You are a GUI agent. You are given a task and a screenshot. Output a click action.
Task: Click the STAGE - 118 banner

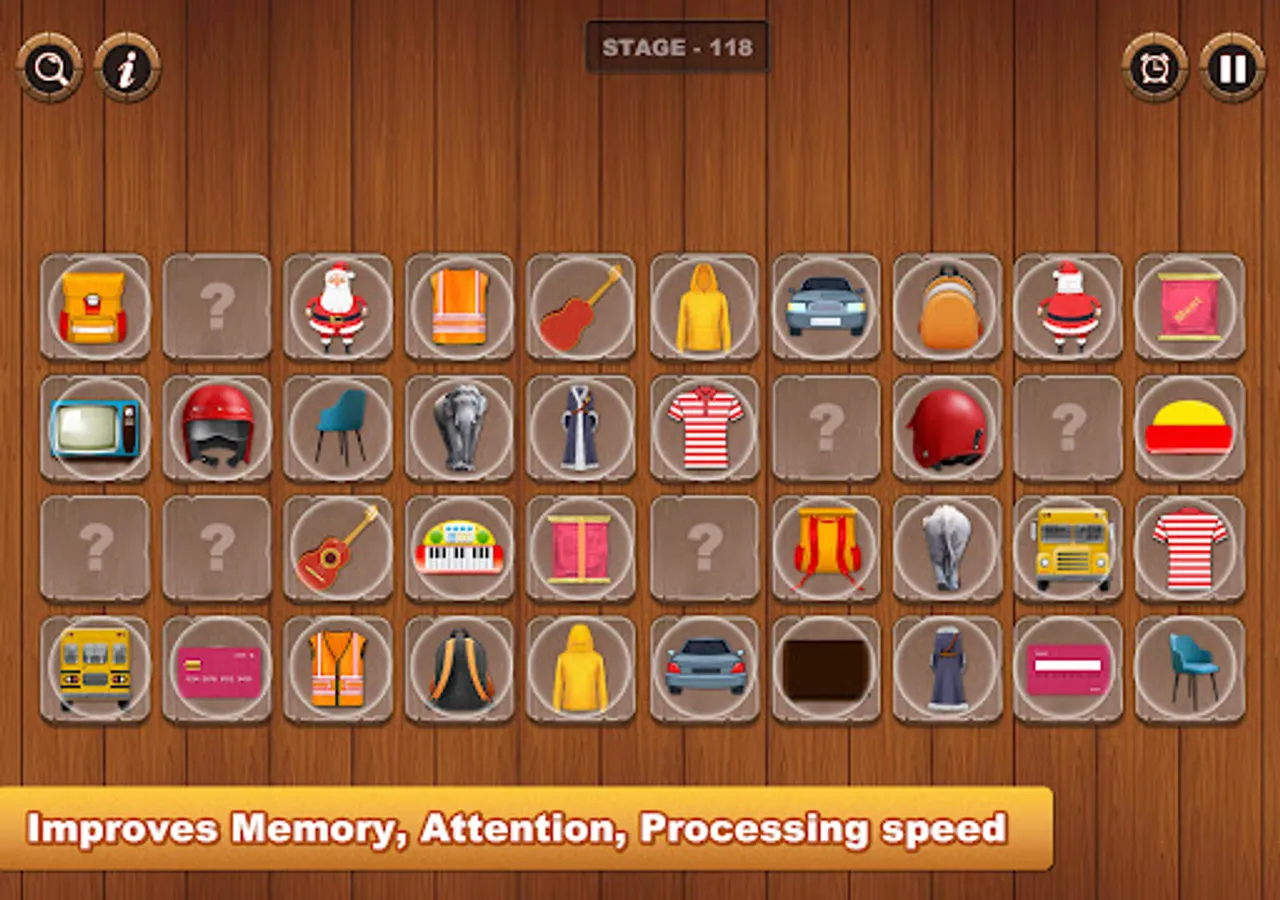coord(678,48)
